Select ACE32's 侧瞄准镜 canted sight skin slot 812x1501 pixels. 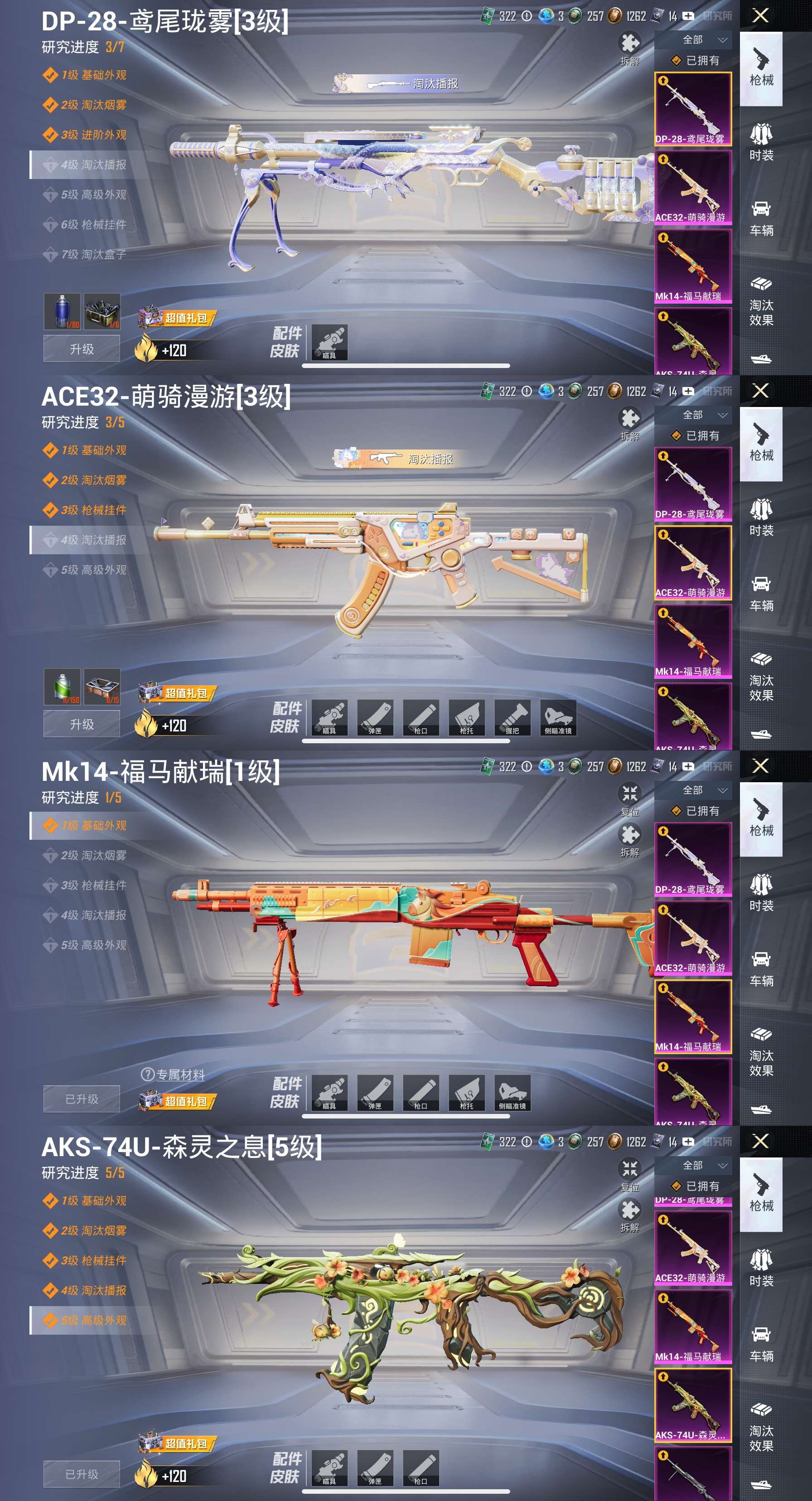[558, 717]
